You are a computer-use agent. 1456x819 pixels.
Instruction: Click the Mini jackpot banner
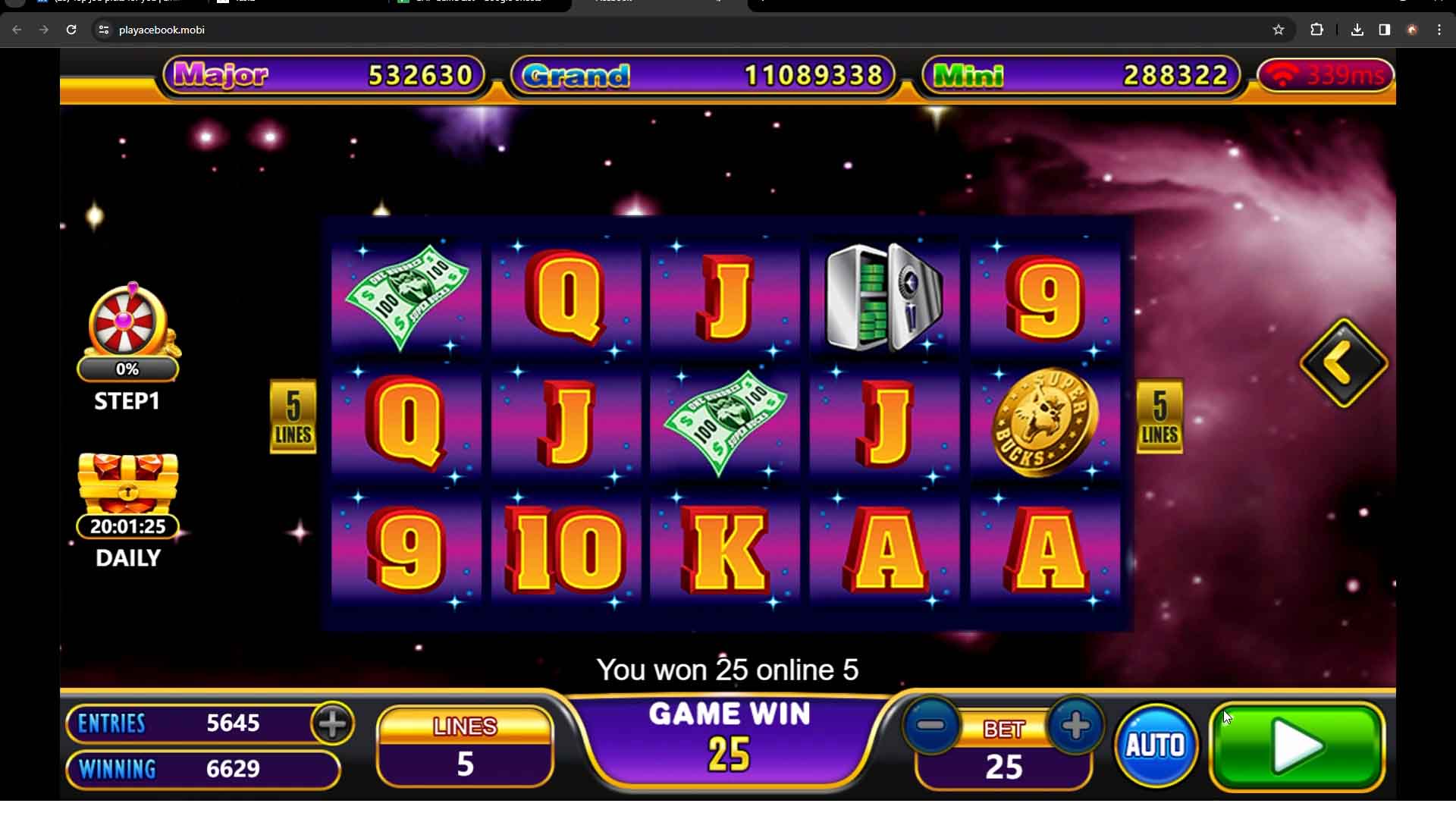tap(1078, 75)
